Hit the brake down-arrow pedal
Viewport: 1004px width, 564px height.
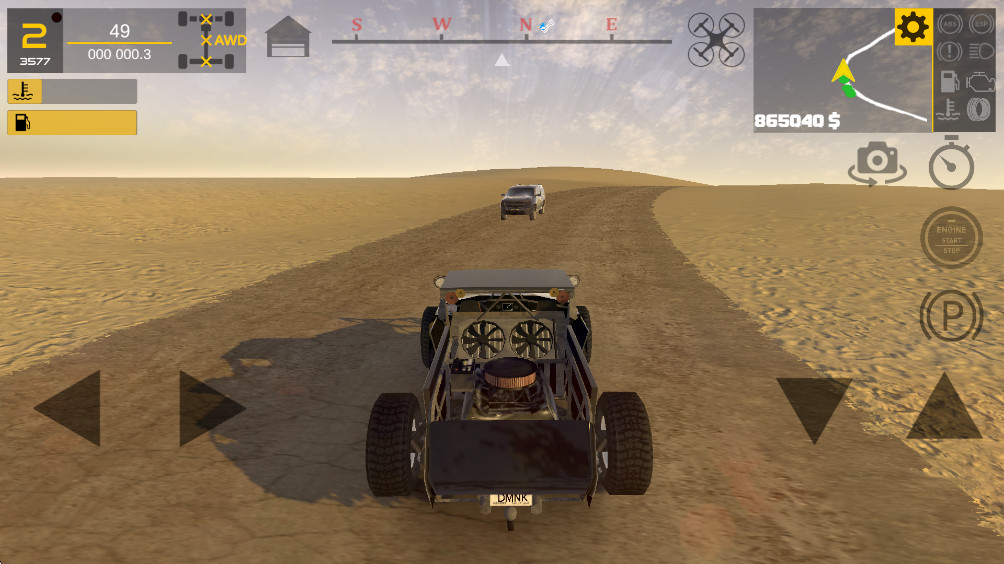[814, 408]
